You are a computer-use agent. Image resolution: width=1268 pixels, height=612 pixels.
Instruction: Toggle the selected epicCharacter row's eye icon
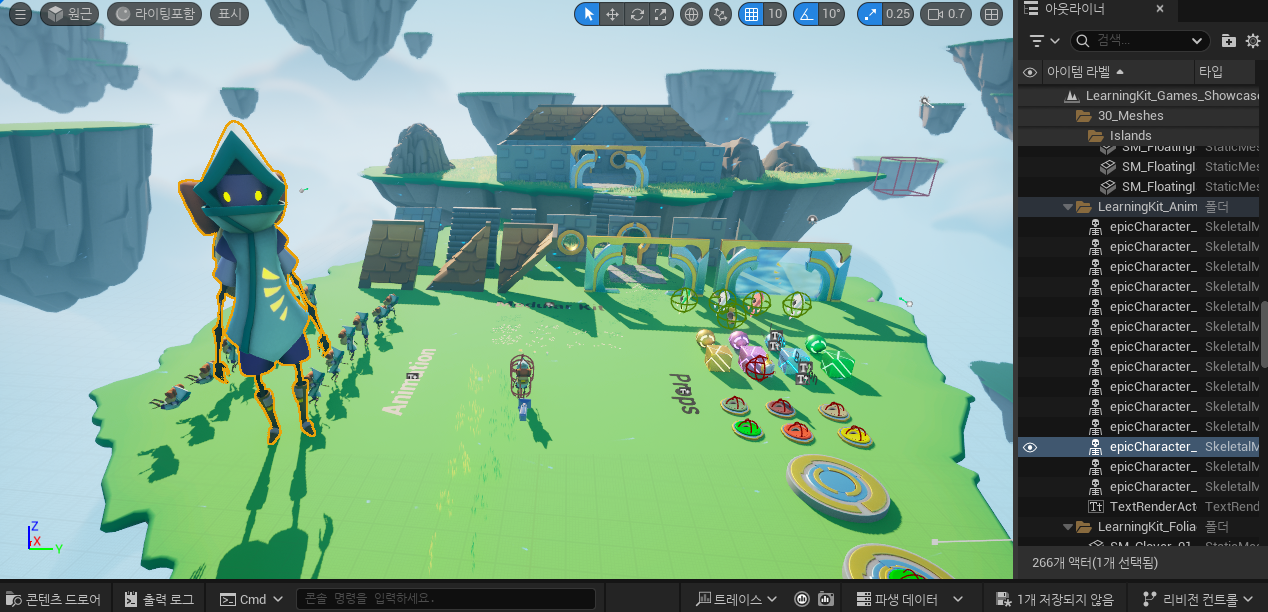pyautogui.click(x=1030, y=447)
